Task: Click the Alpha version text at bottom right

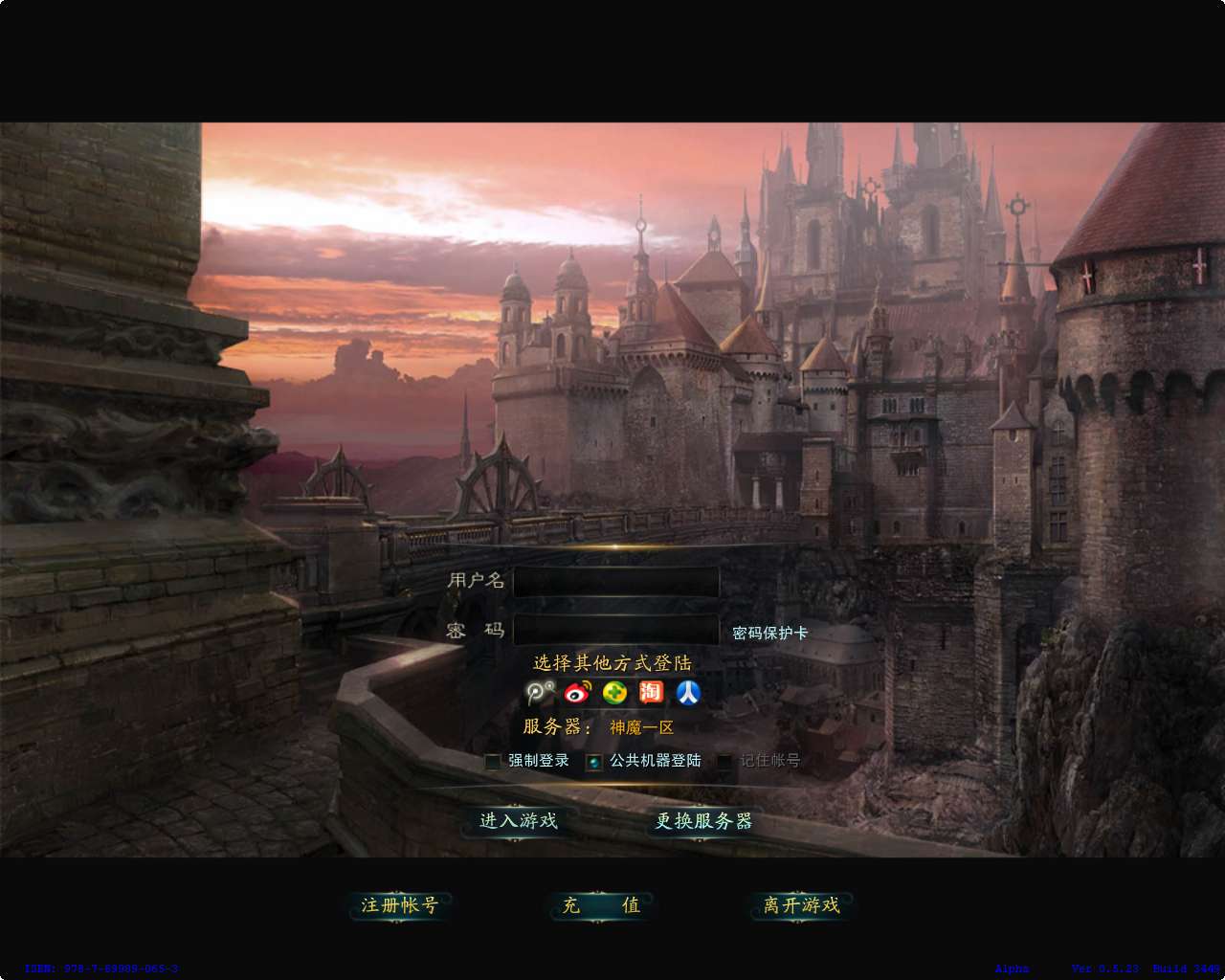Action: point(1012,967)
